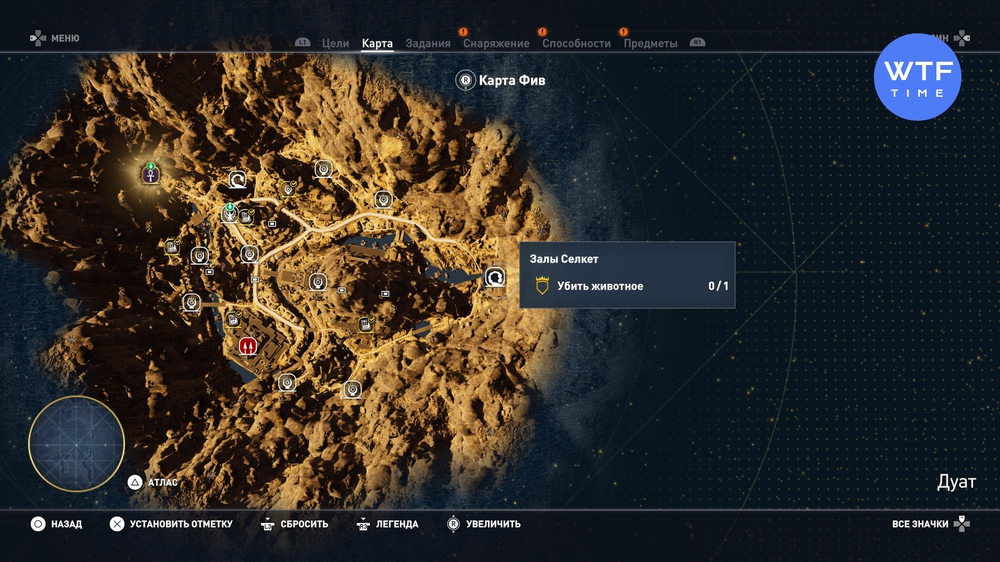
Task: Open the Предметы items tab
Action: (650, 44)
